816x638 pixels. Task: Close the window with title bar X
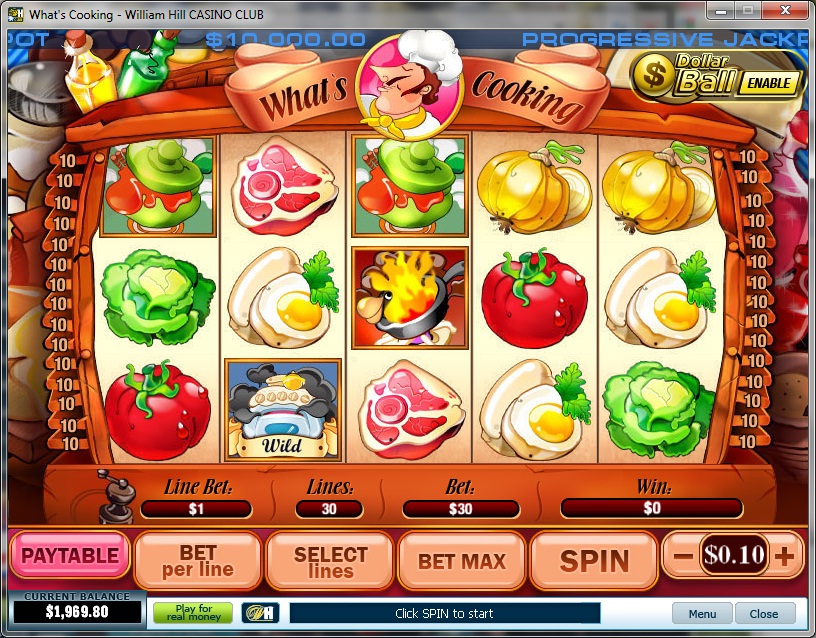pyautogui.click(x=786, y=10)
